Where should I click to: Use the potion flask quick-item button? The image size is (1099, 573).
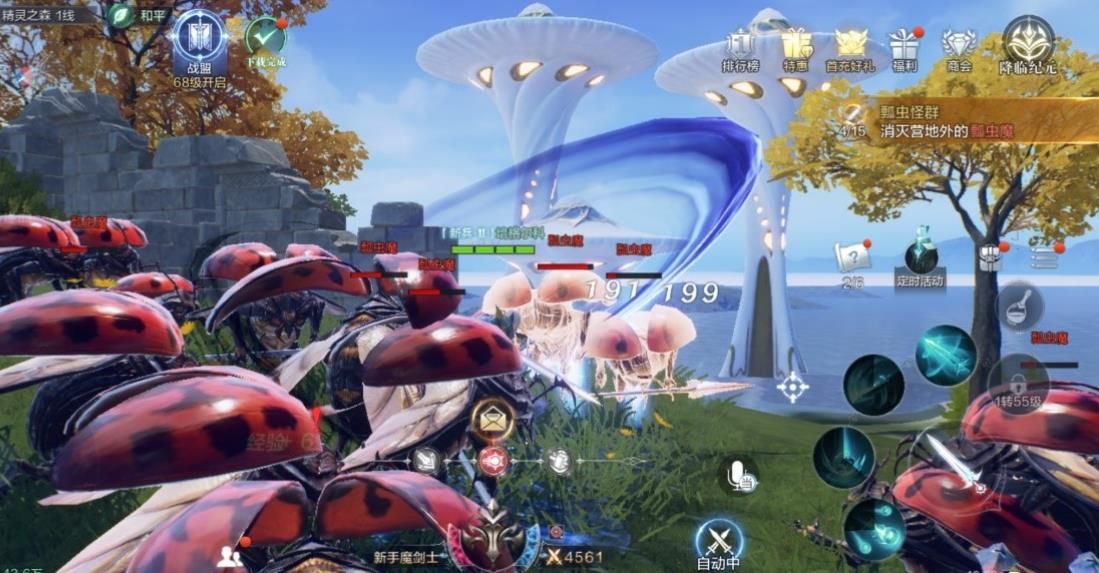pyautogui.click(x=1019, y=305)
